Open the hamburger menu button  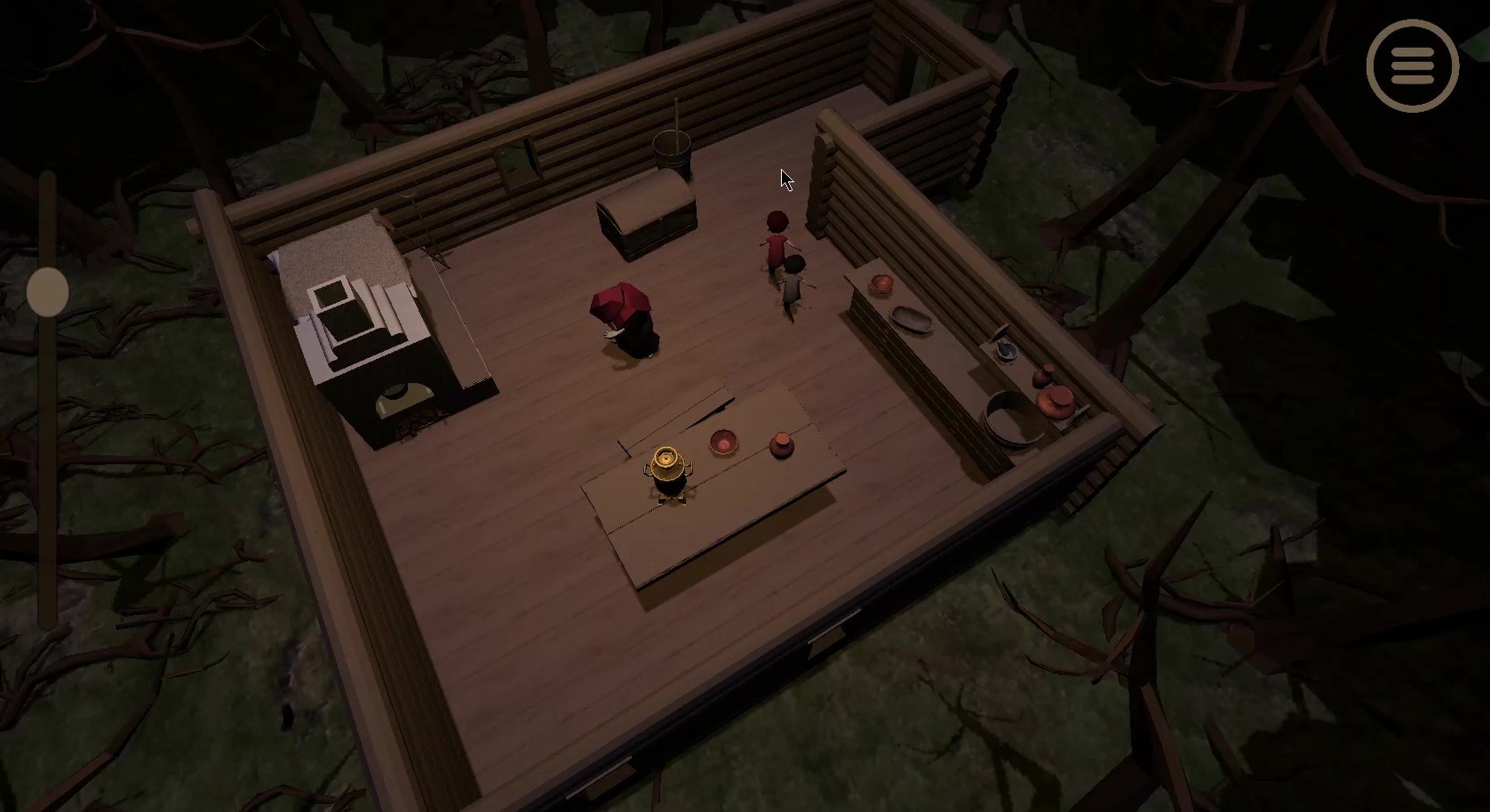[x=1412, y=66]
